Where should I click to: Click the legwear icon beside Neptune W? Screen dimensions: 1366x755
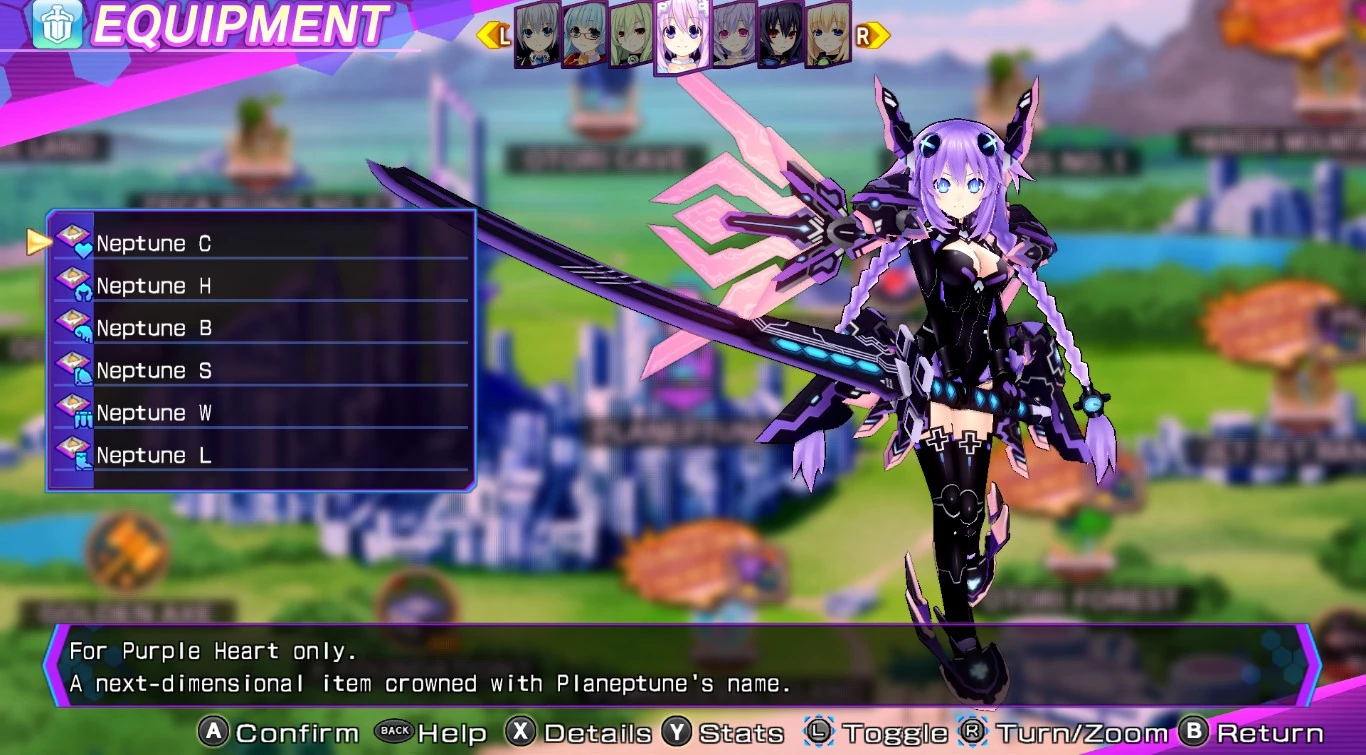[x=75, y=412]
